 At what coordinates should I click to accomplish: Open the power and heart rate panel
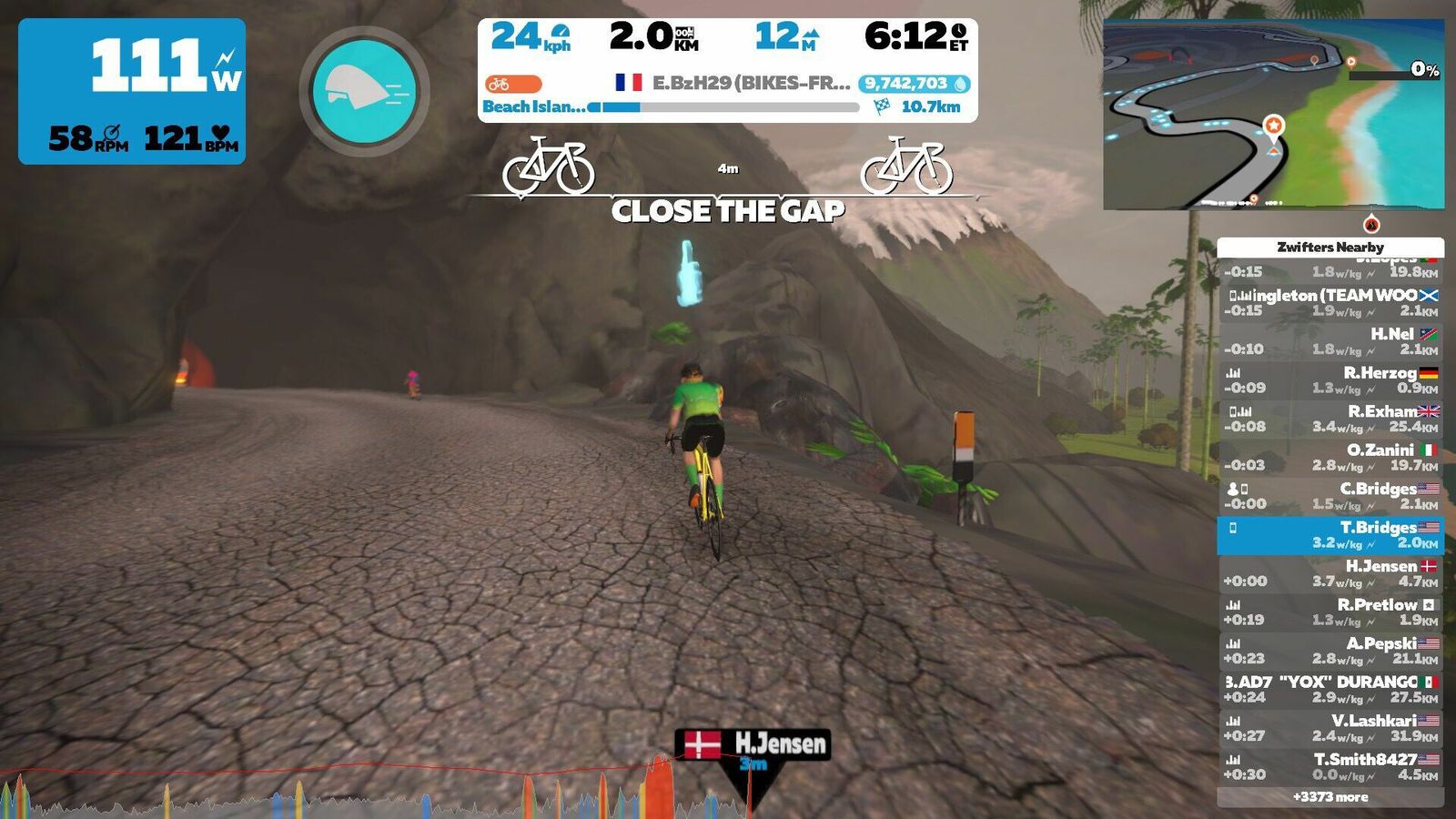[x=132, y=91]
